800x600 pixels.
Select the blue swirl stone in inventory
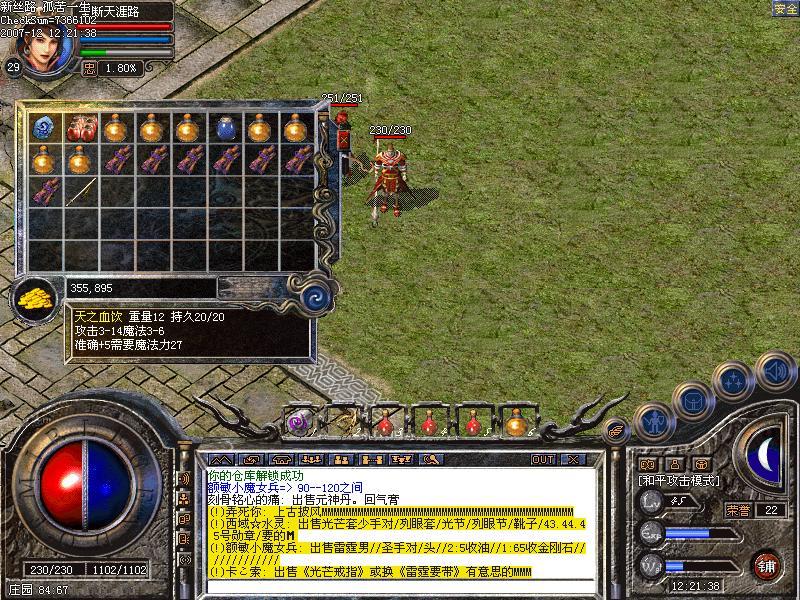point(43,128)
